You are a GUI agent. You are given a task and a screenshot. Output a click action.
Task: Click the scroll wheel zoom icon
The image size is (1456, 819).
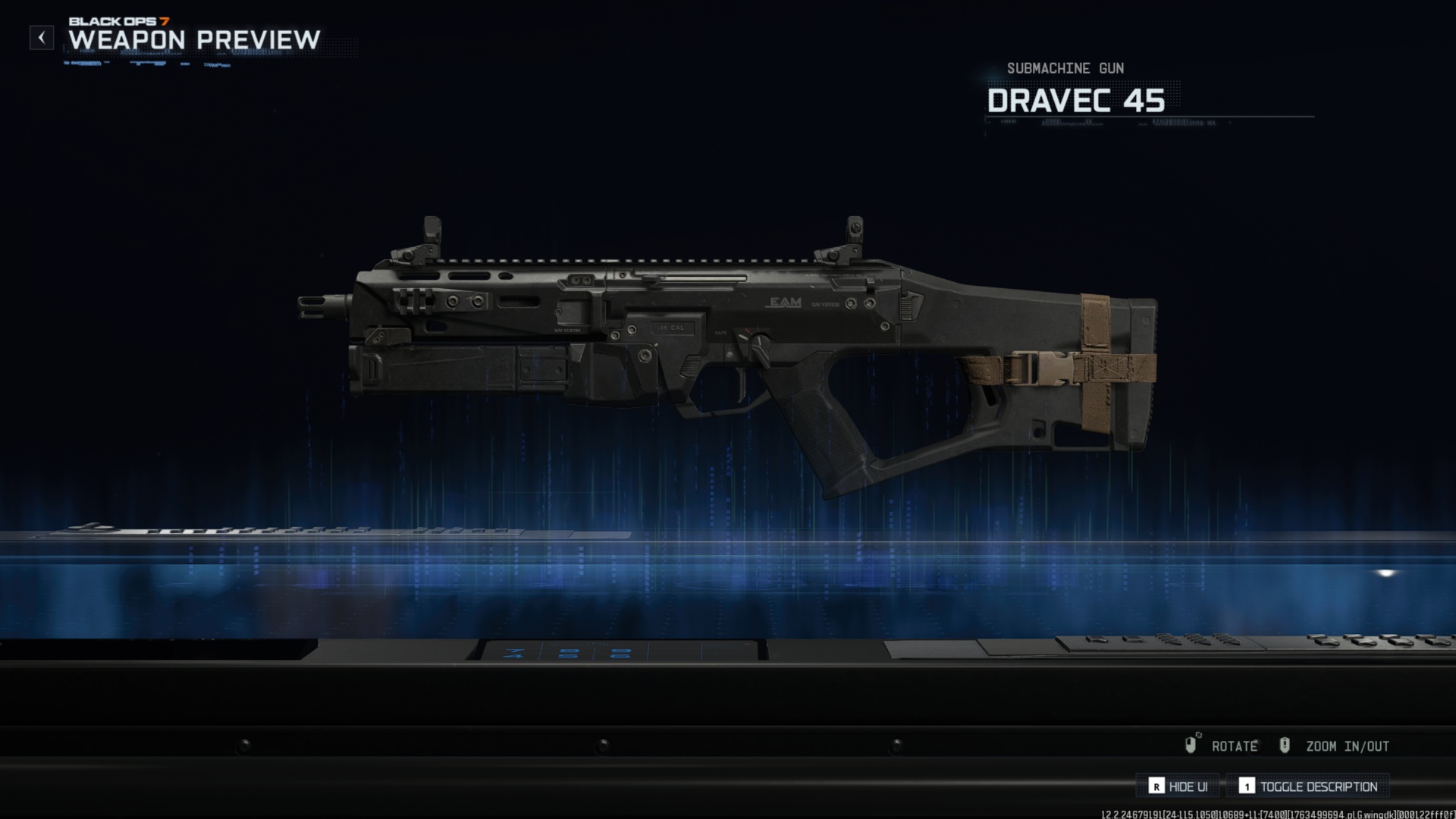pyautogui.click(x=1285, y=745)
